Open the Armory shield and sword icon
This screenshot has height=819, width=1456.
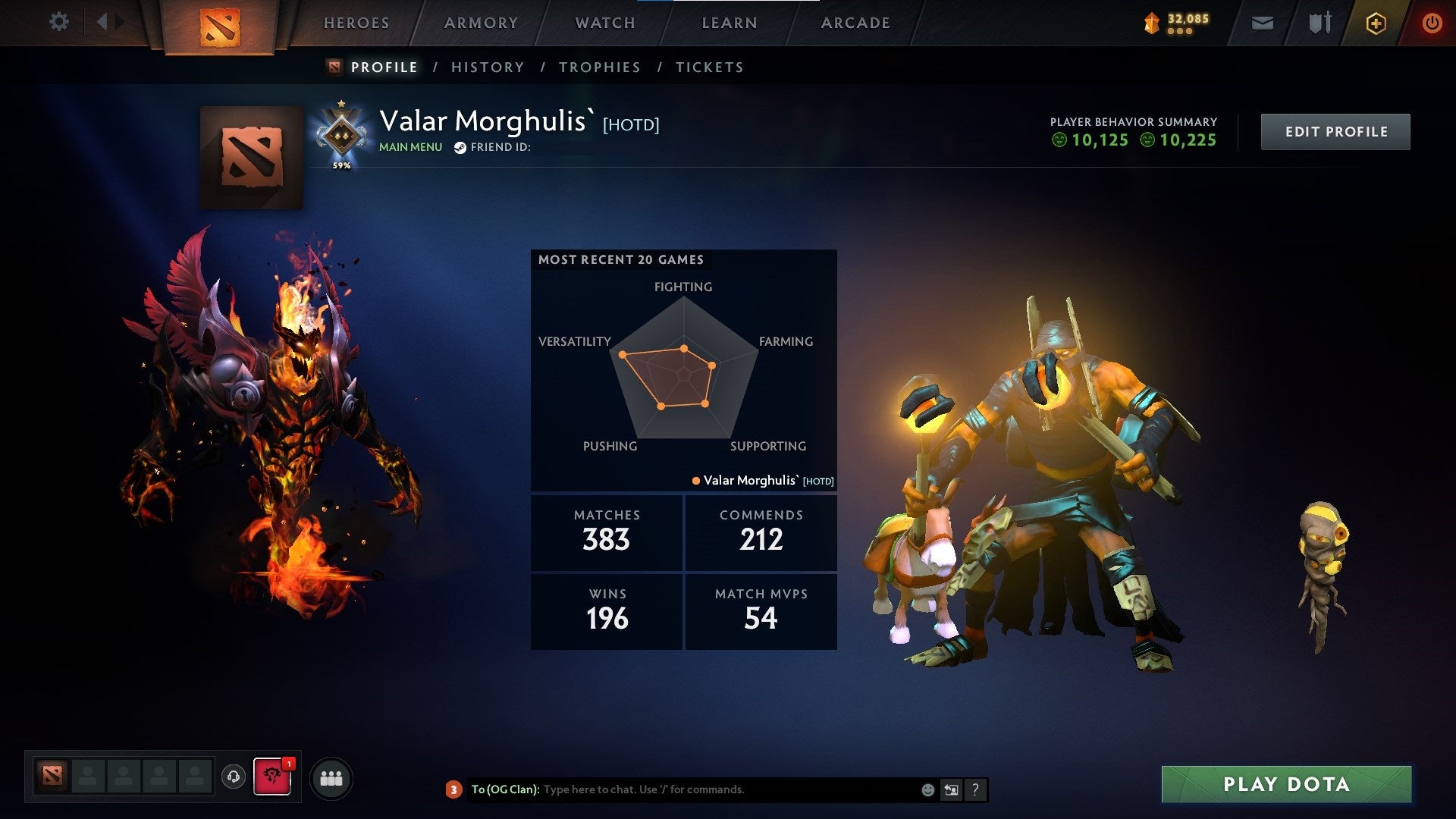click(x=1318, y=23)
